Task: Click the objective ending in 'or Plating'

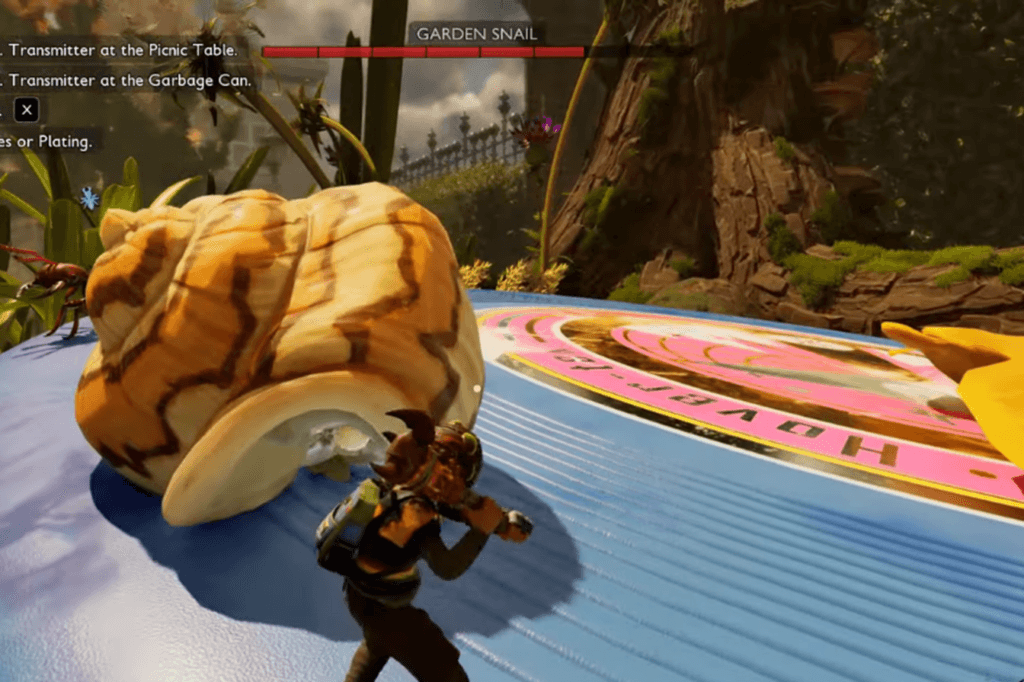Action: (x=48, y=142)
